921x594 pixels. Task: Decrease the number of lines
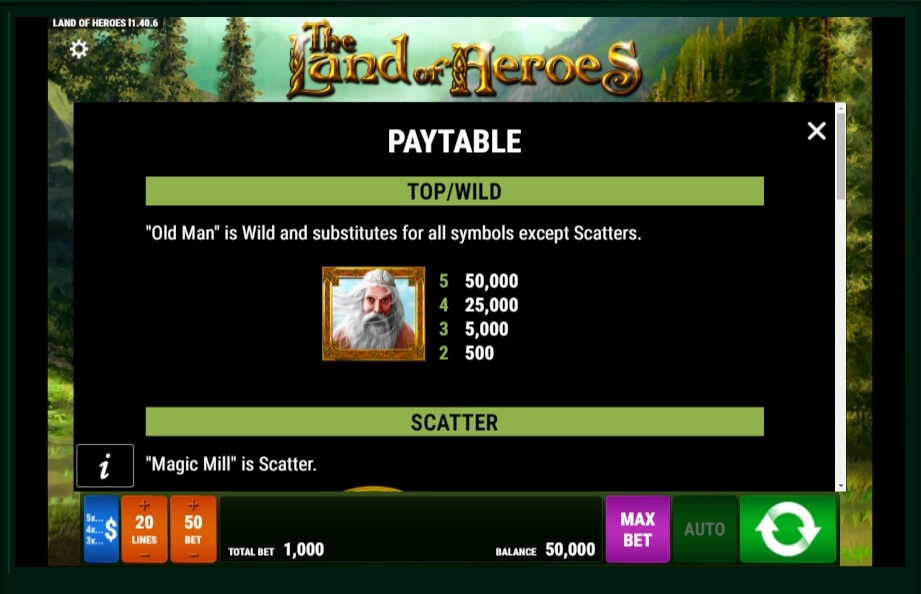144,553
